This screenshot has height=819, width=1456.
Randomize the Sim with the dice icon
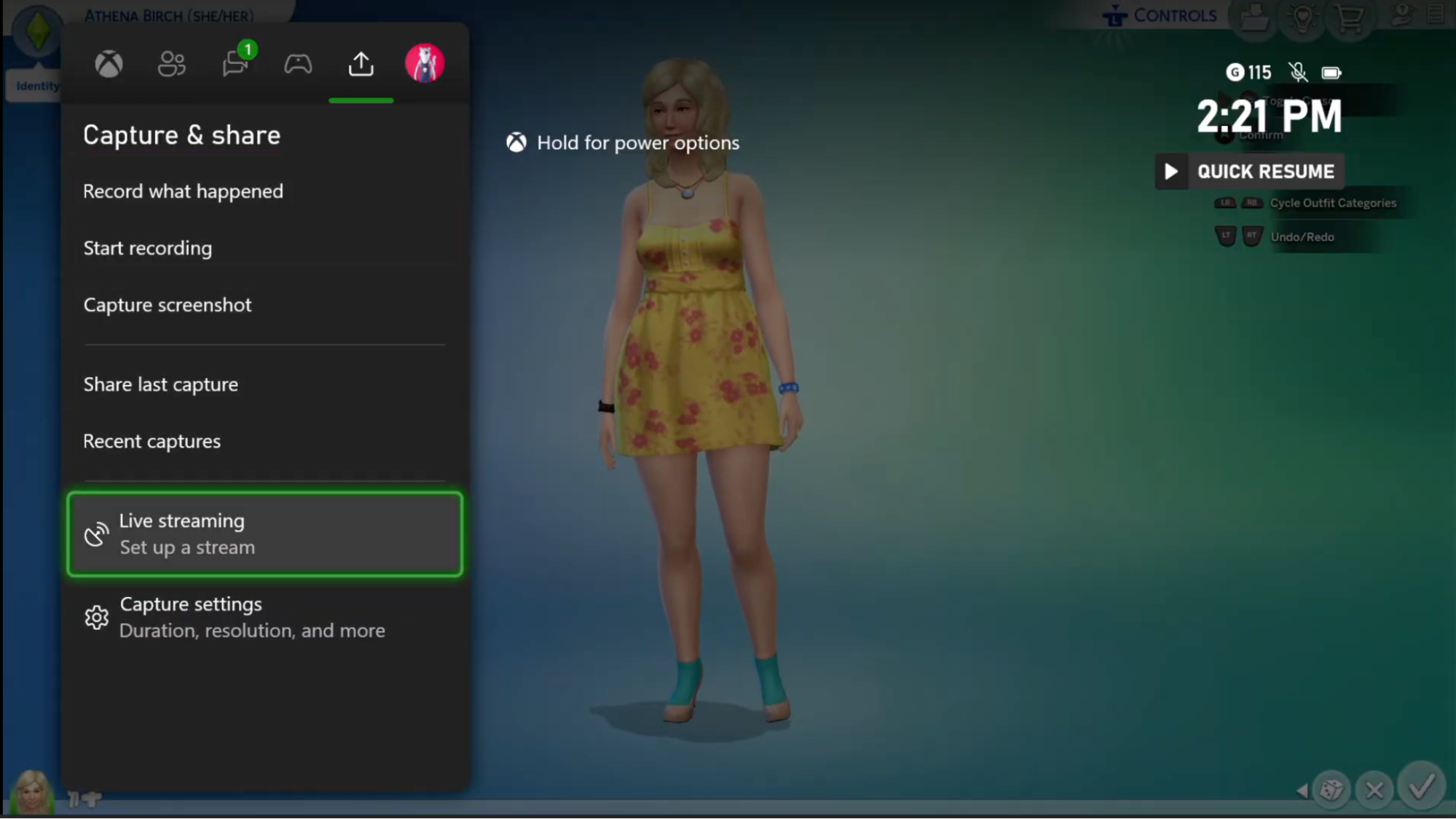[1332, 789]
